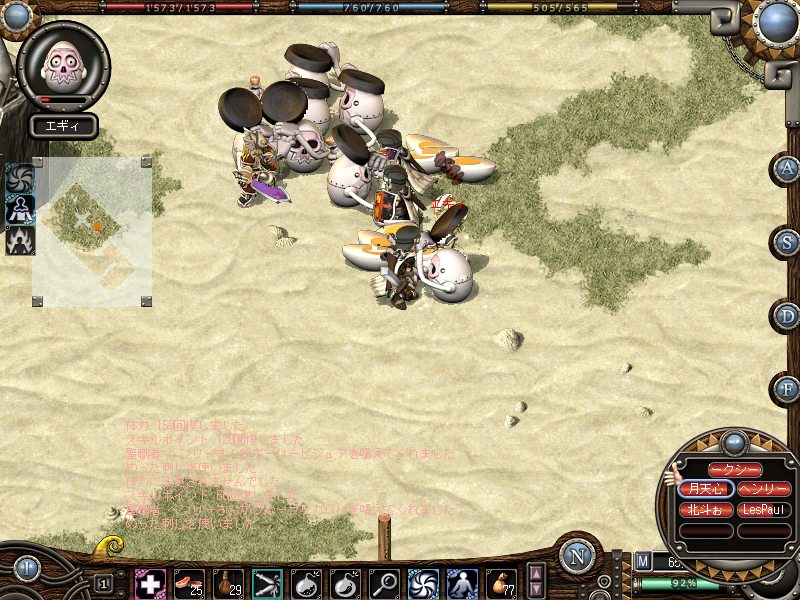Choose party member ヘンリー

(x=764, y=489)
